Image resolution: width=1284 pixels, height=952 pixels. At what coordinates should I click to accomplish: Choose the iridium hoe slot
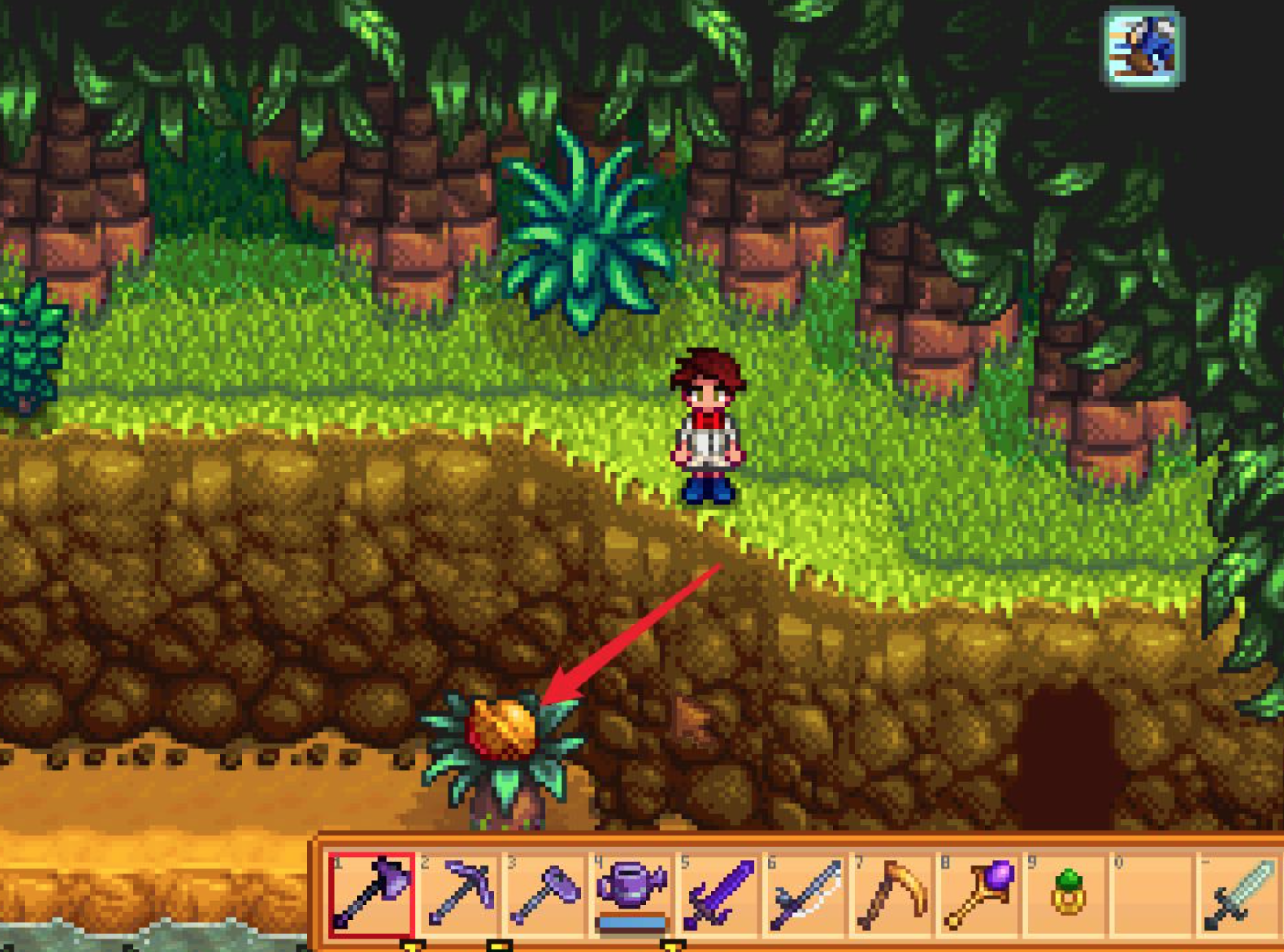[545, 893]
